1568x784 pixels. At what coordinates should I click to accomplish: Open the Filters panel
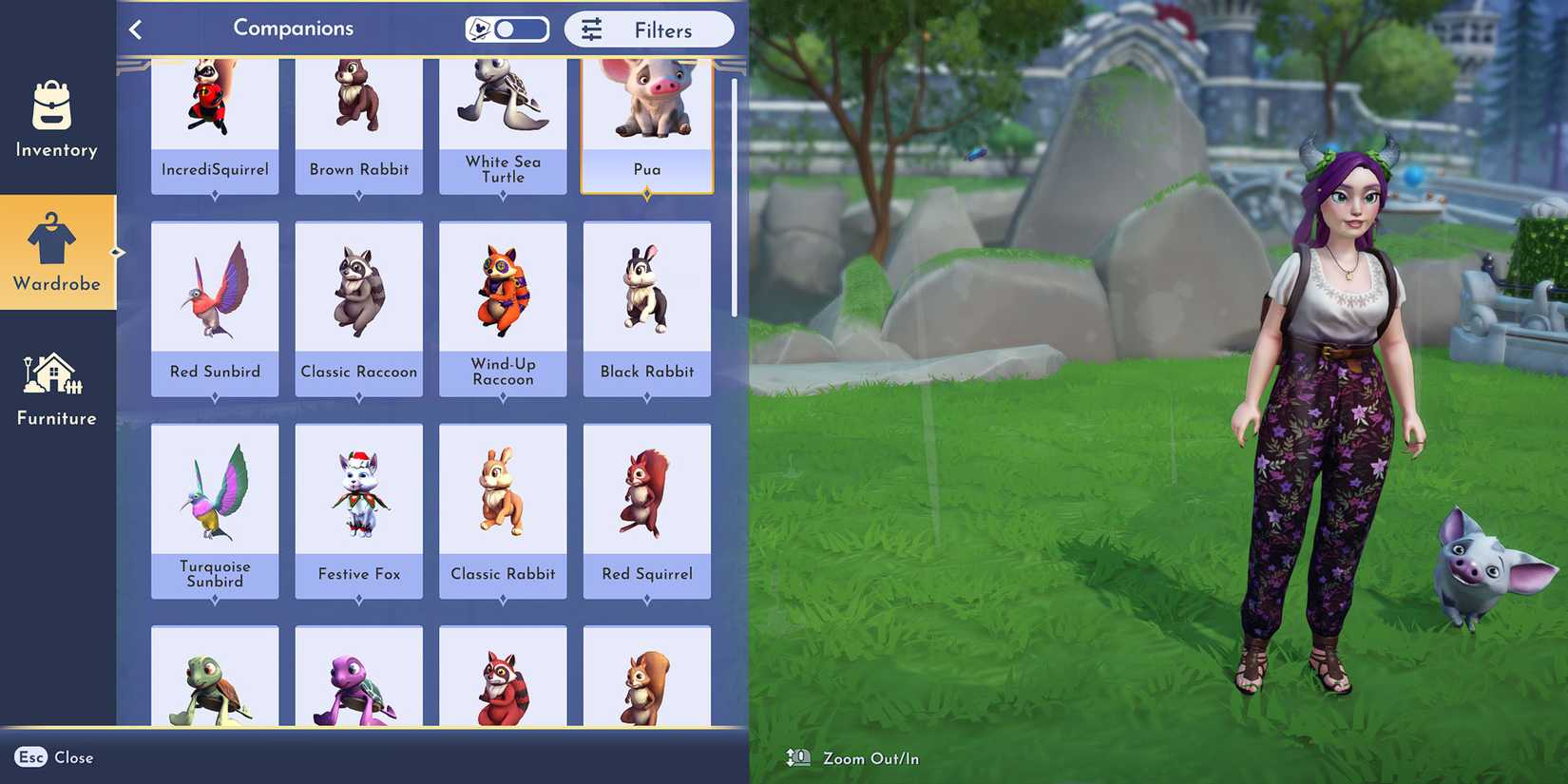[650, 29]
